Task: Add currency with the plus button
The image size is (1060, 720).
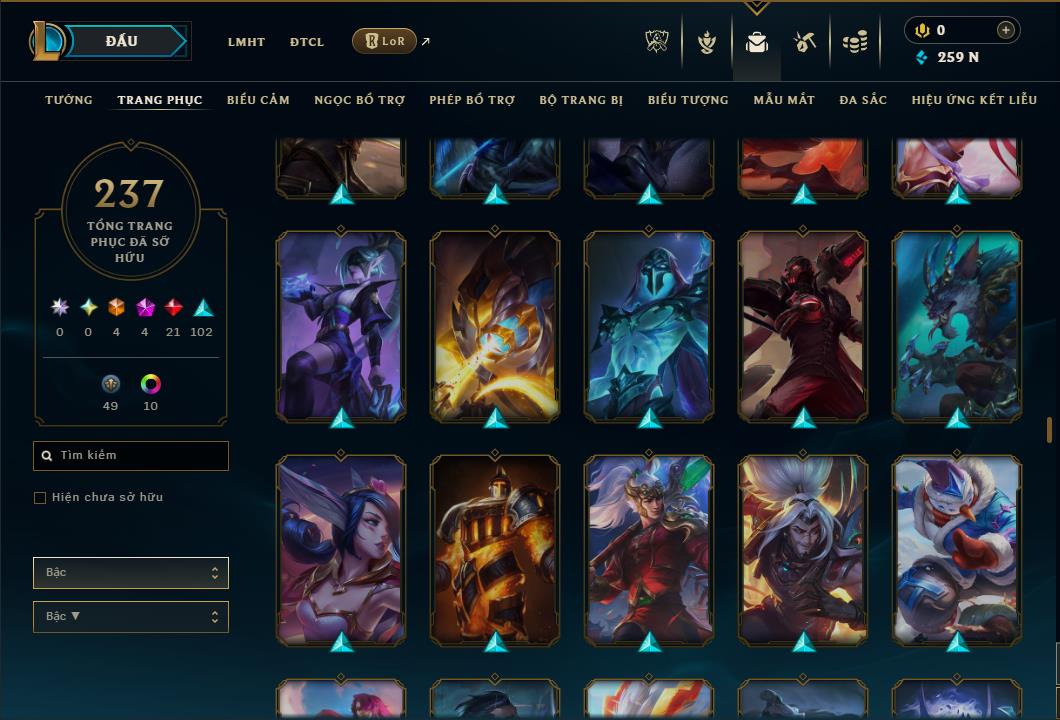Action: [1005, 30]
